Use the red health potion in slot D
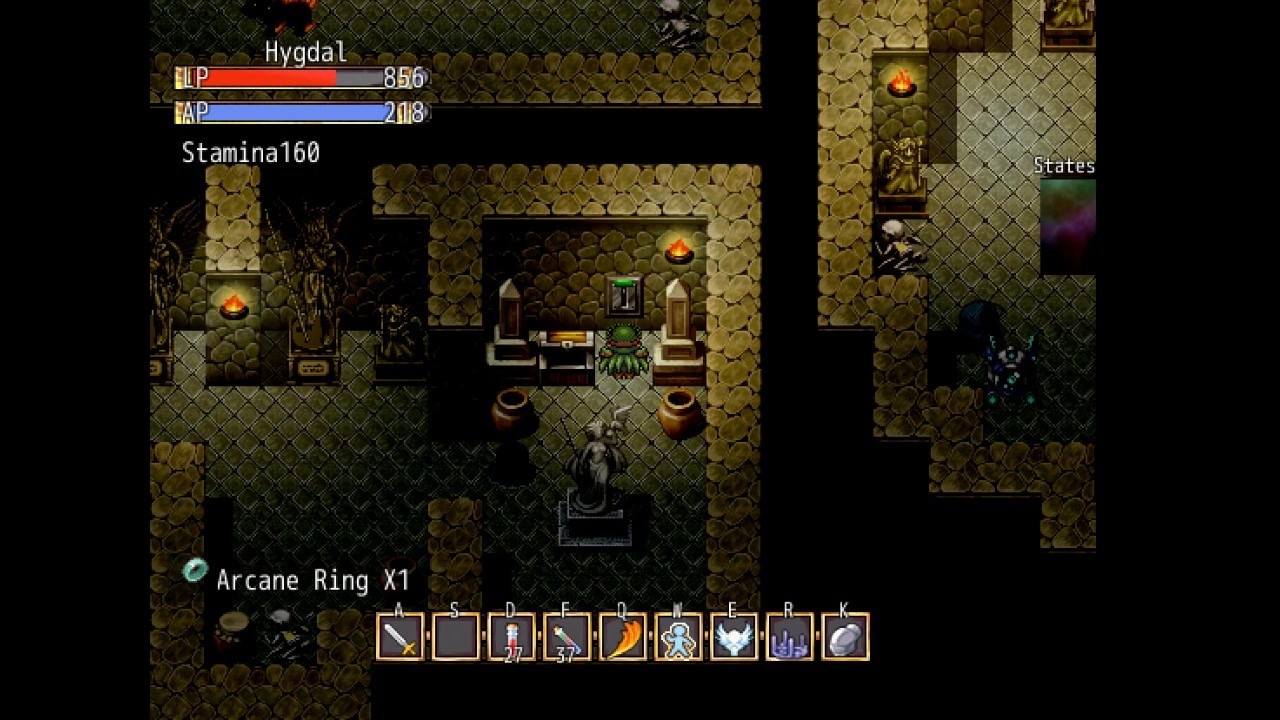This screenshot has width=1280, height=720. (x=511, y=637)
